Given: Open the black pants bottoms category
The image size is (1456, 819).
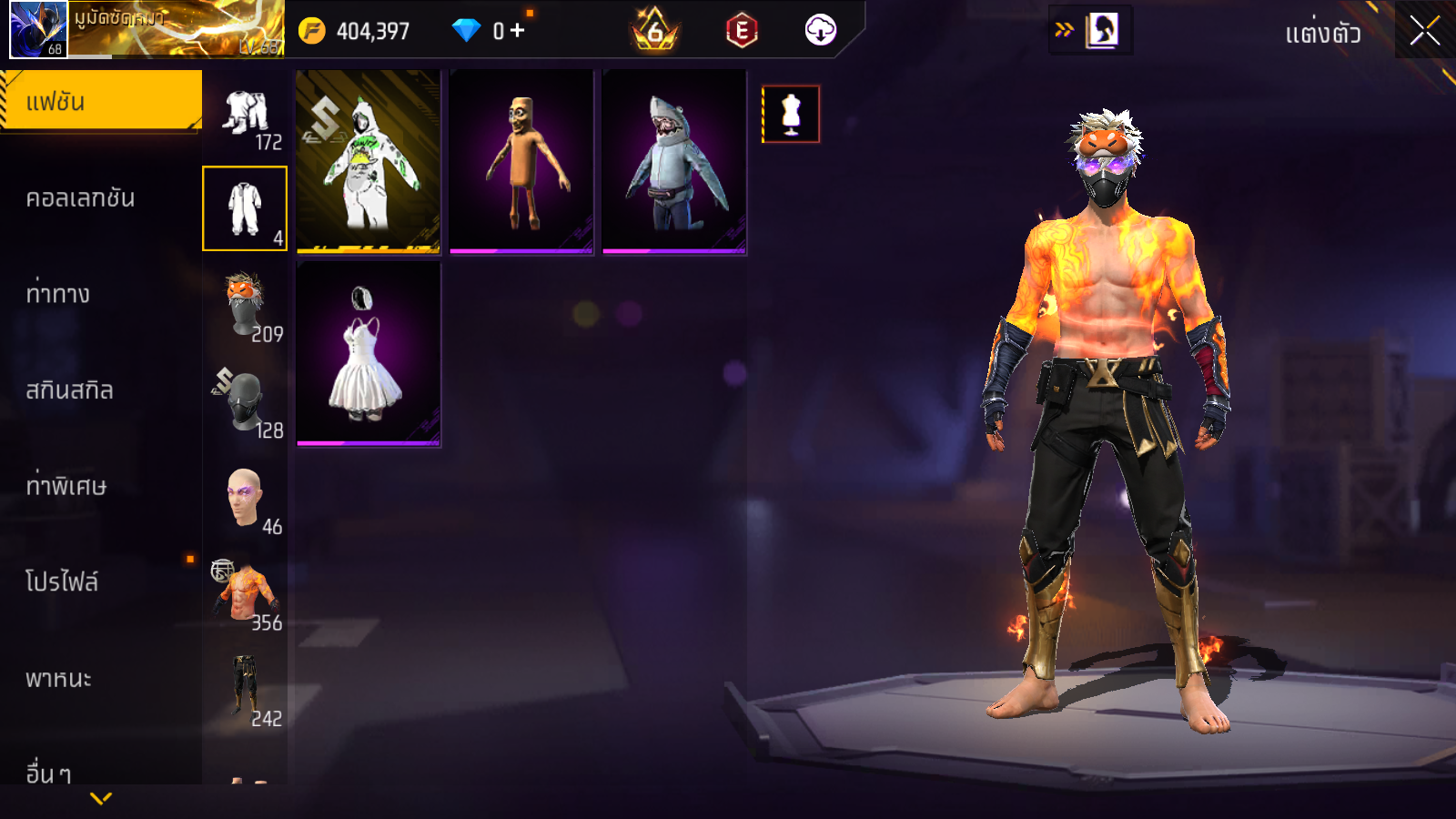Looking at the screenshot, I should click(x=245, y=690).
